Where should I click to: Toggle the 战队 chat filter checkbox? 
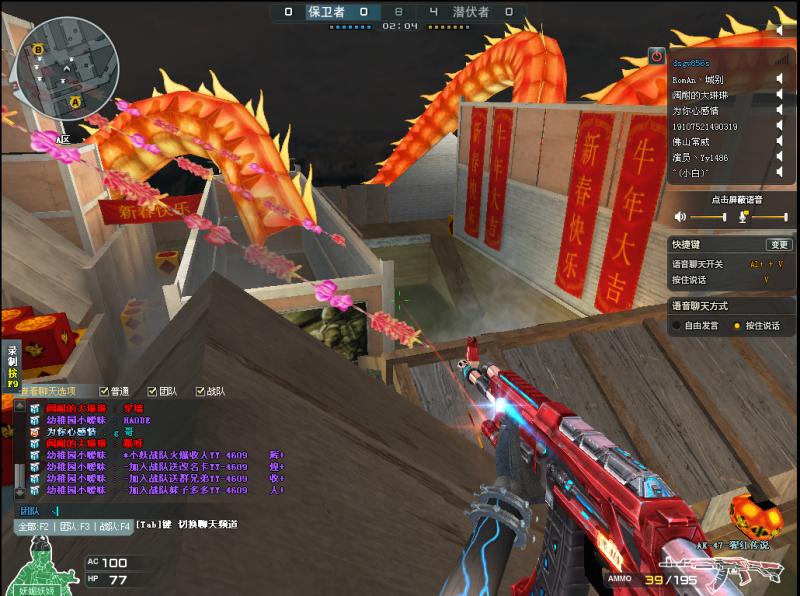click(201, 391)
